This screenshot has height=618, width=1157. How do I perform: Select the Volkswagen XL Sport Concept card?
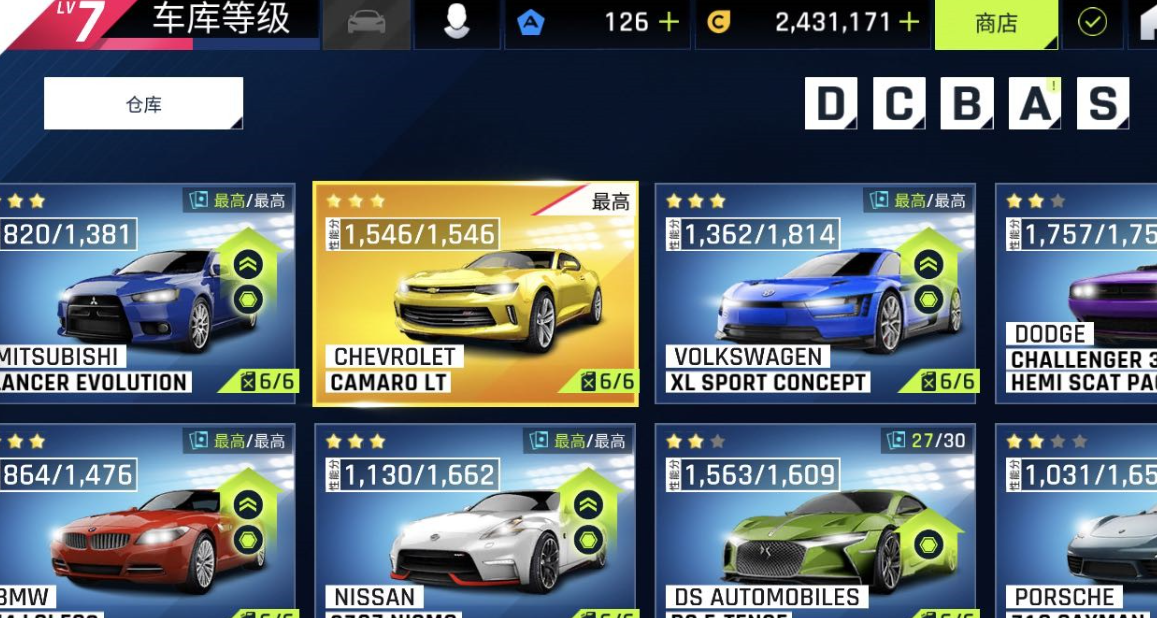point(815,294)
